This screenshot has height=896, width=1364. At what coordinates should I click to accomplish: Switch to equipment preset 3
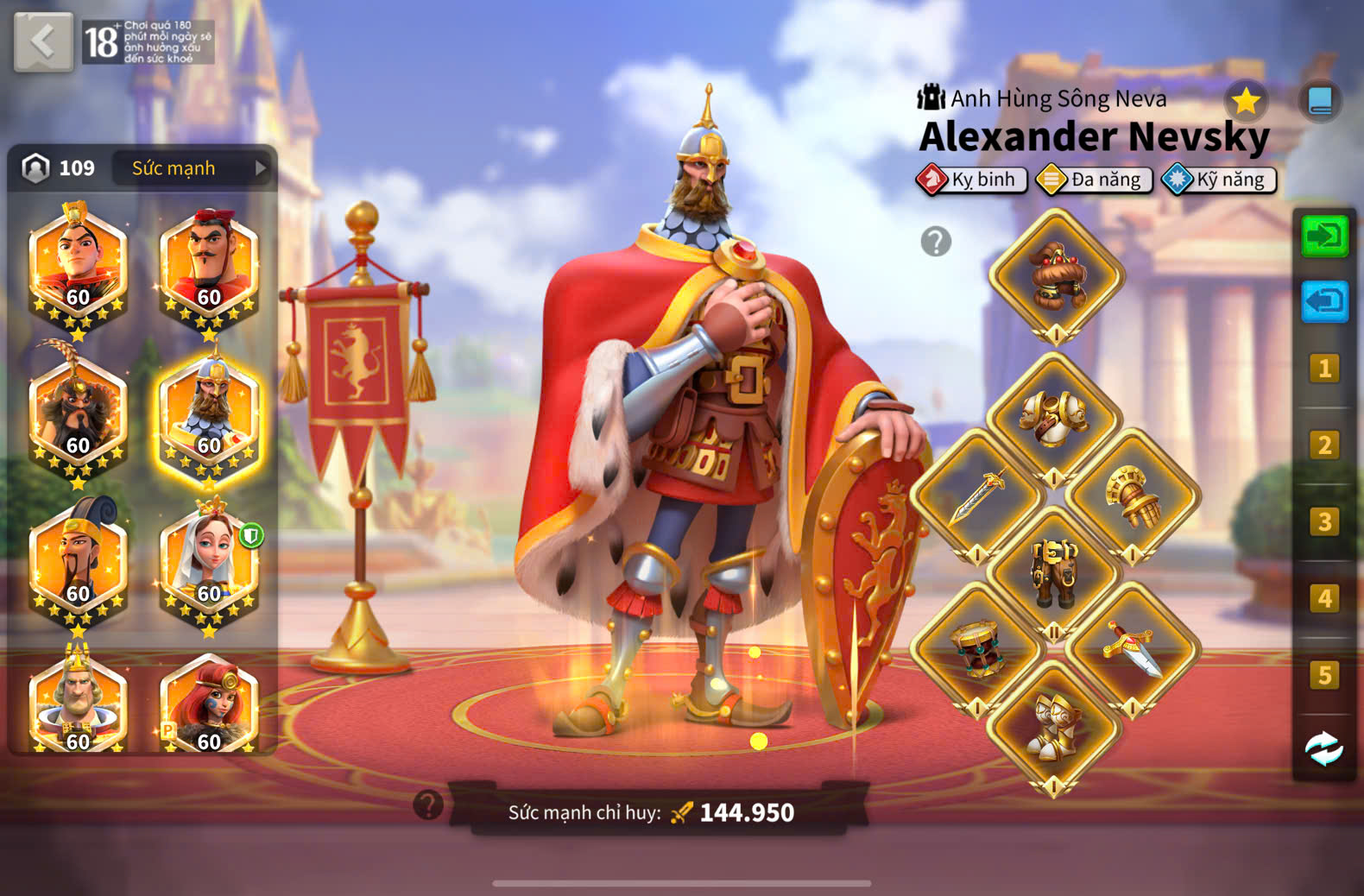[1324, 522]
